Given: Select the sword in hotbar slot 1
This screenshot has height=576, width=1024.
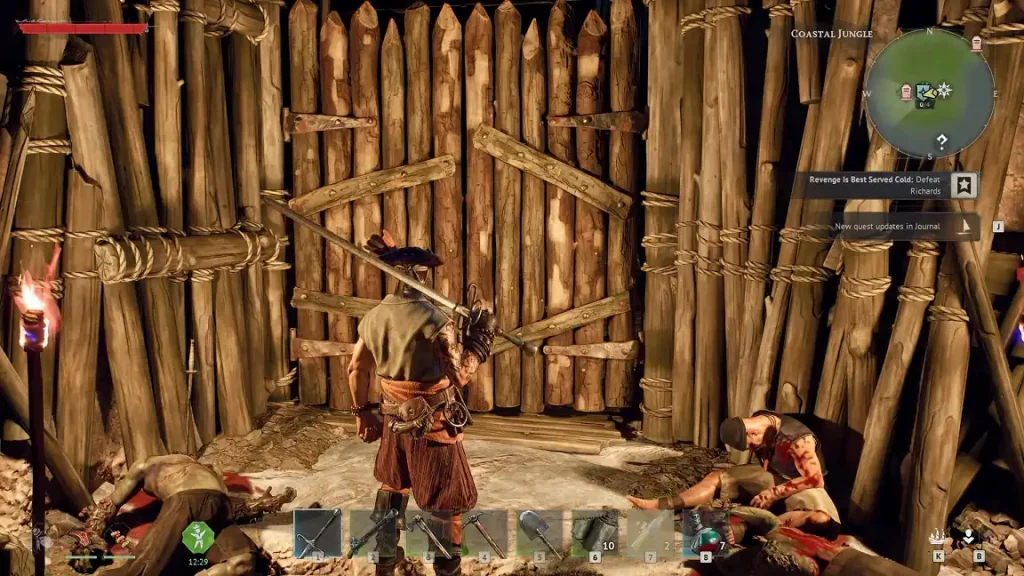Looking at the screenshot, I should coord(318,532).
